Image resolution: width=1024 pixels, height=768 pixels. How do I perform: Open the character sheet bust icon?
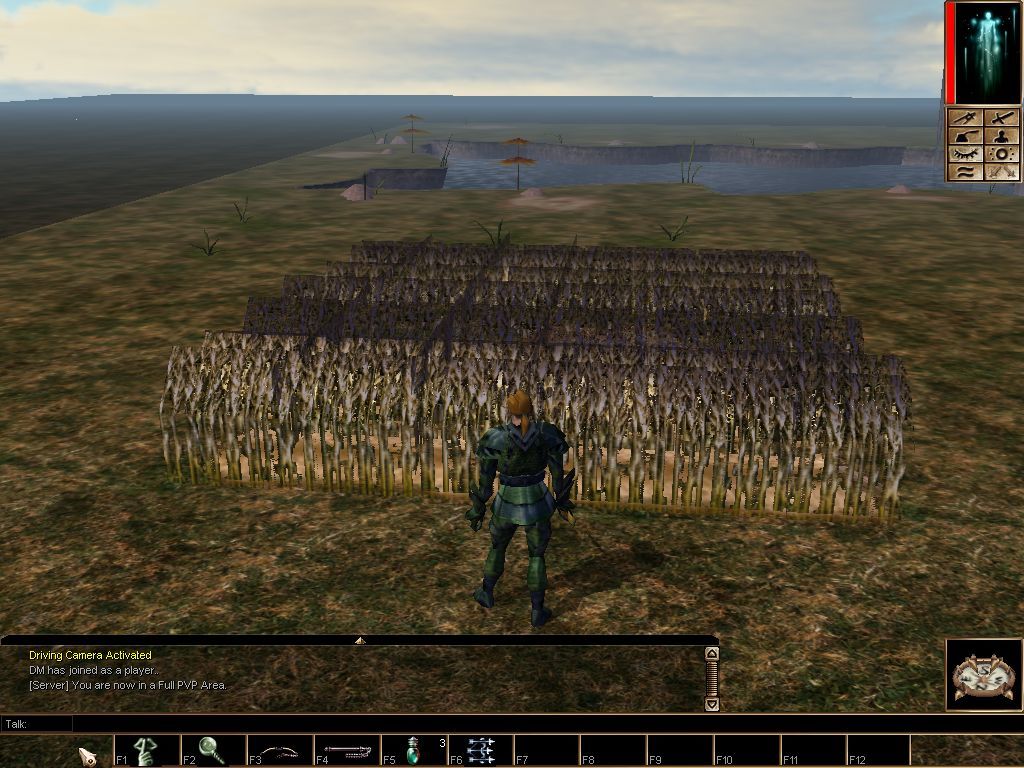point(1002,136)
